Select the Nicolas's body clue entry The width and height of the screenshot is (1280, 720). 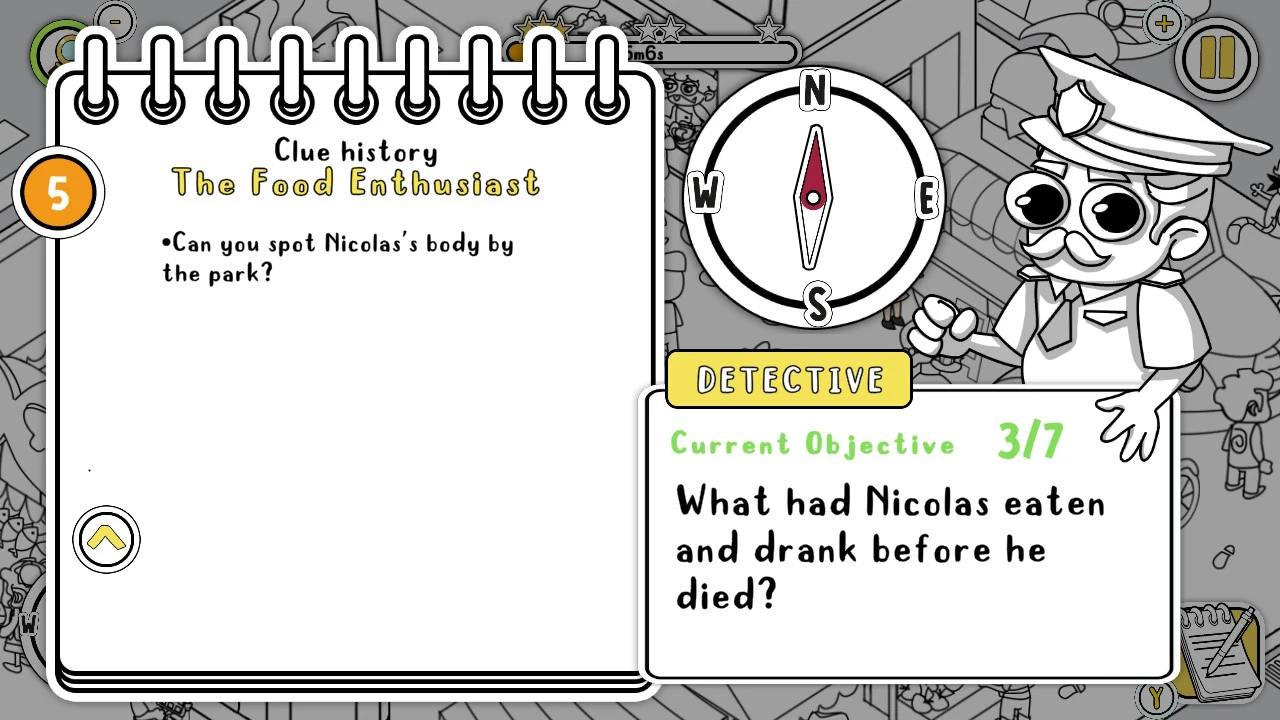coord(338,258)
